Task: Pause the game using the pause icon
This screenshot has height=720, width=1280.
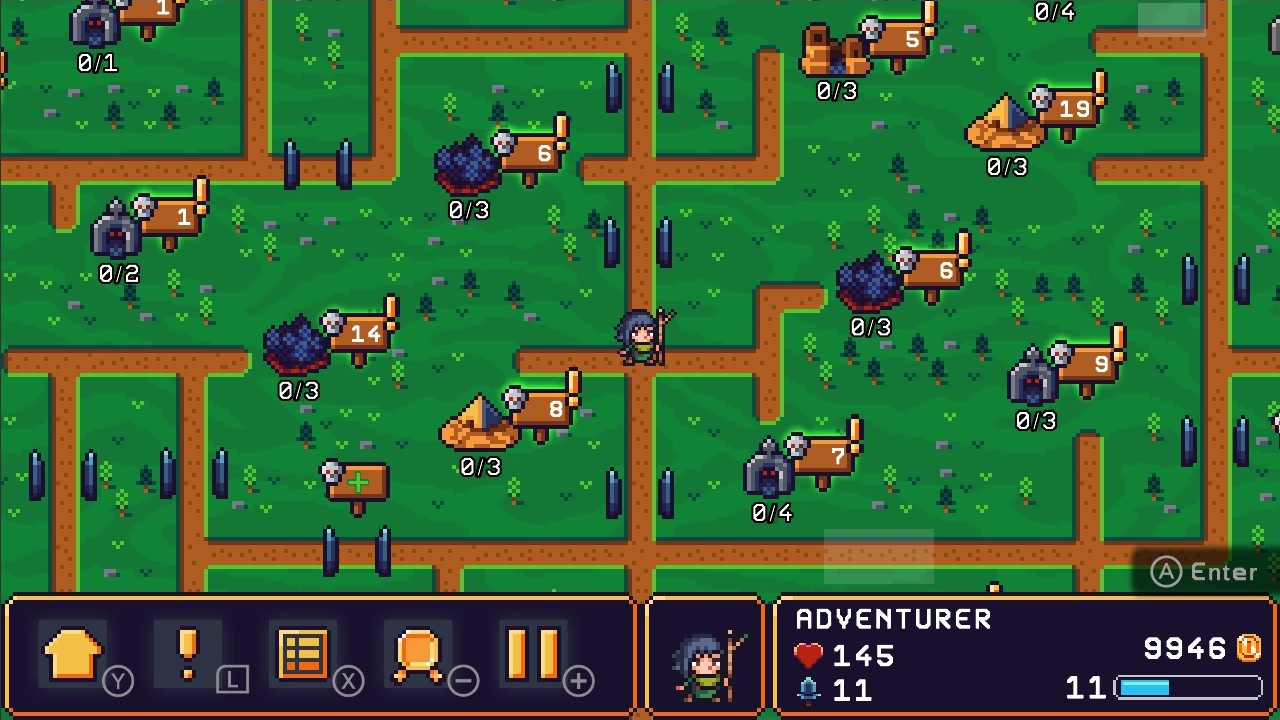Action: (533, 655)
